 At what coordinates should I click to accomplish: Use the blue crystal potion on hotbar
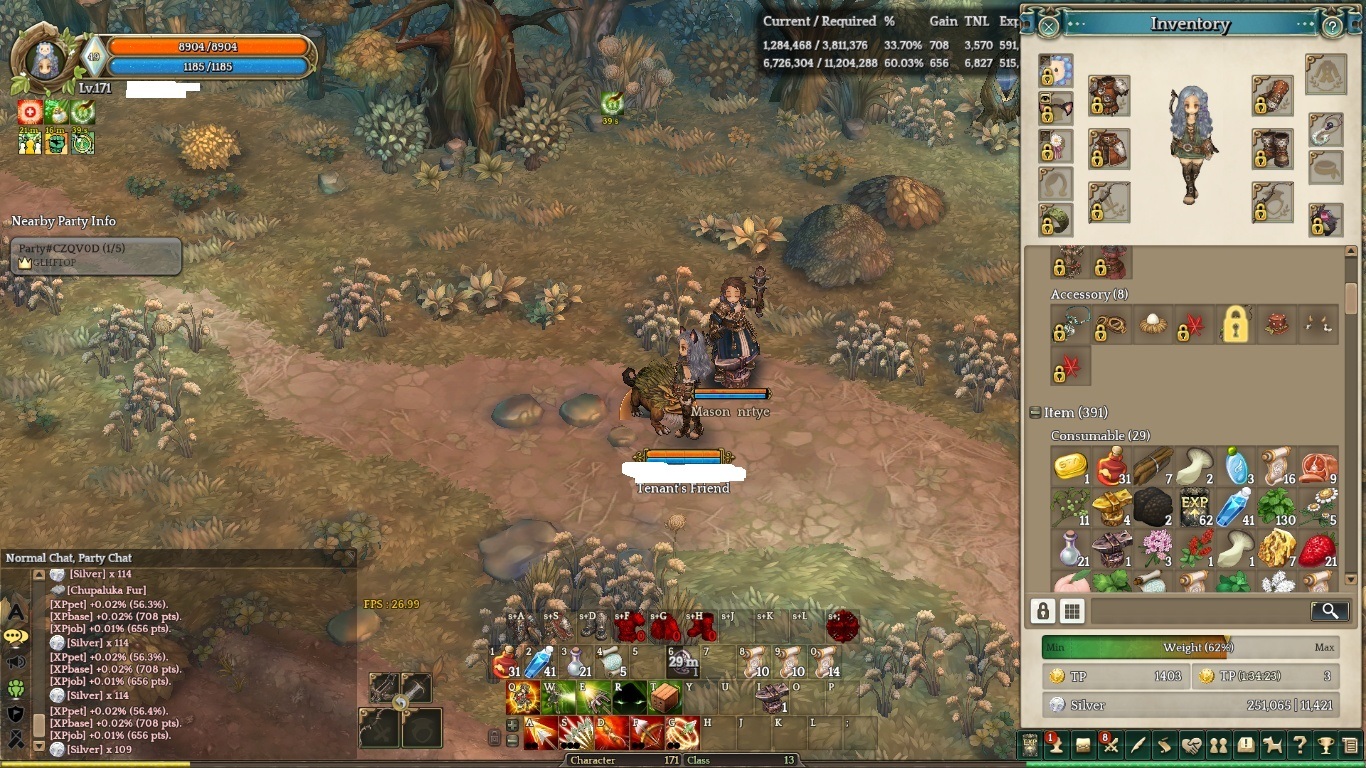[538, 661]
